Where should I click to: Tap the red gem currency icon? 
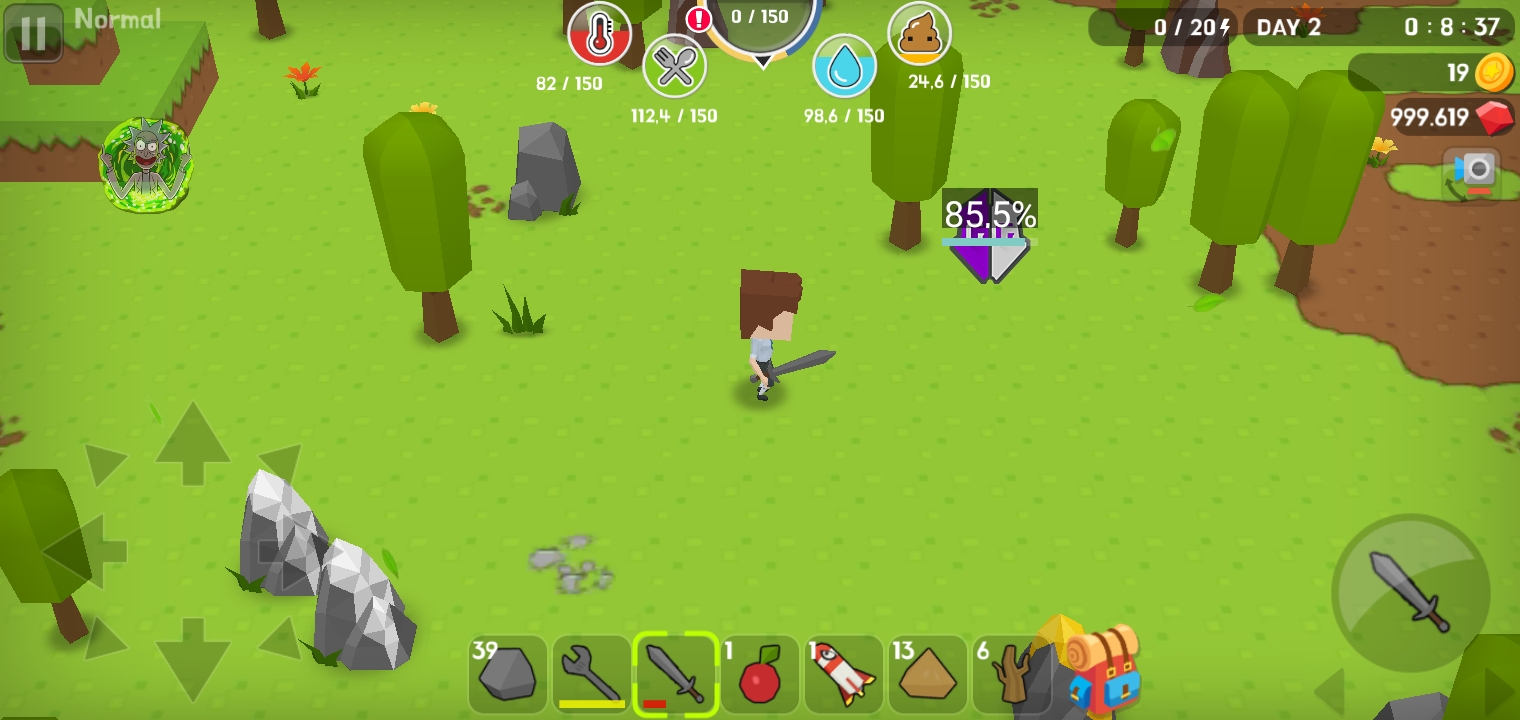(1495, 118)
